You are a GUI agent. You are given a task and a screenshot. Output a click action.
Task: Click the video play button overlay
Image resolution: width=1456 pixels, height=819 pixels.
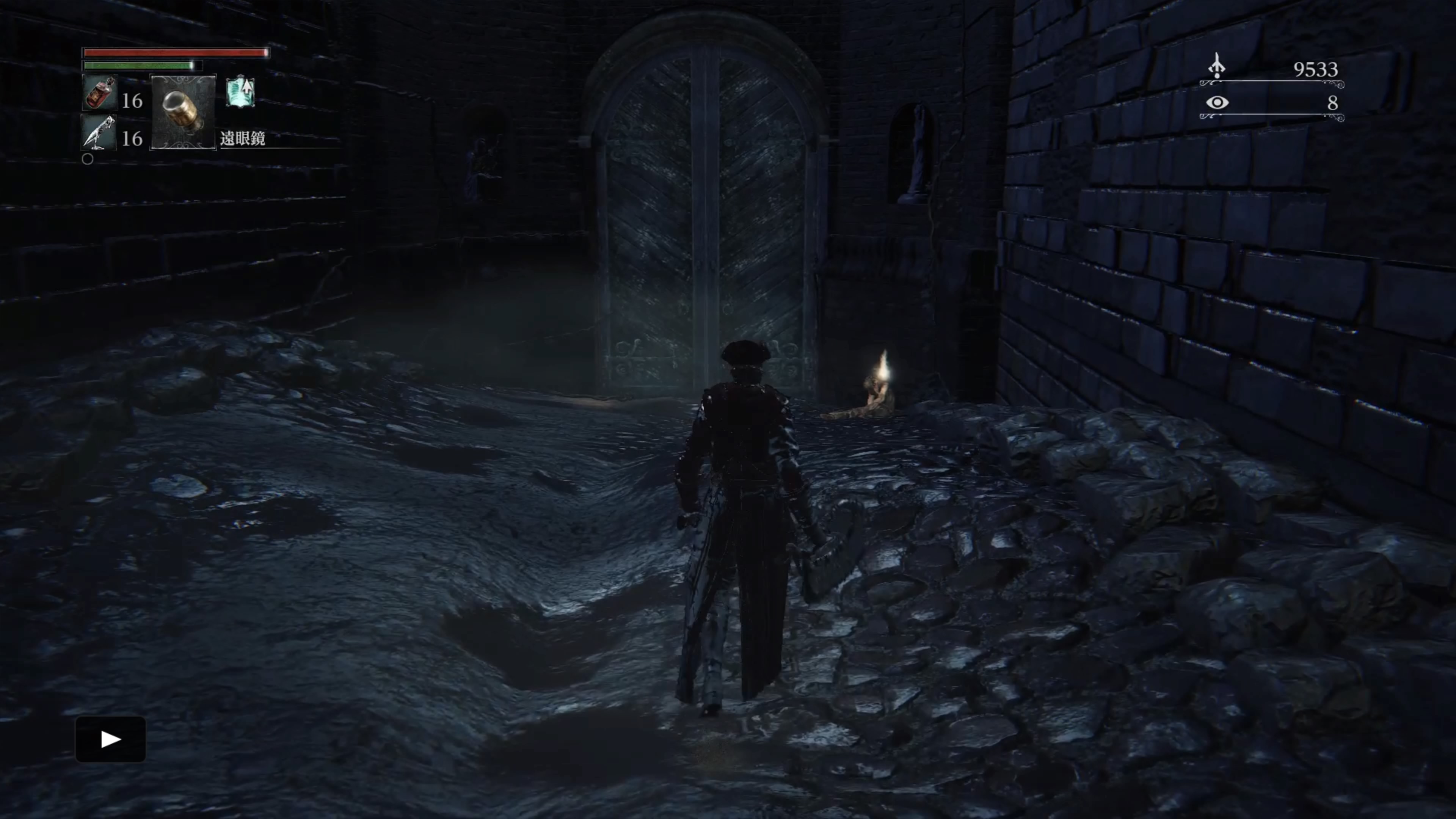point(111,739)
